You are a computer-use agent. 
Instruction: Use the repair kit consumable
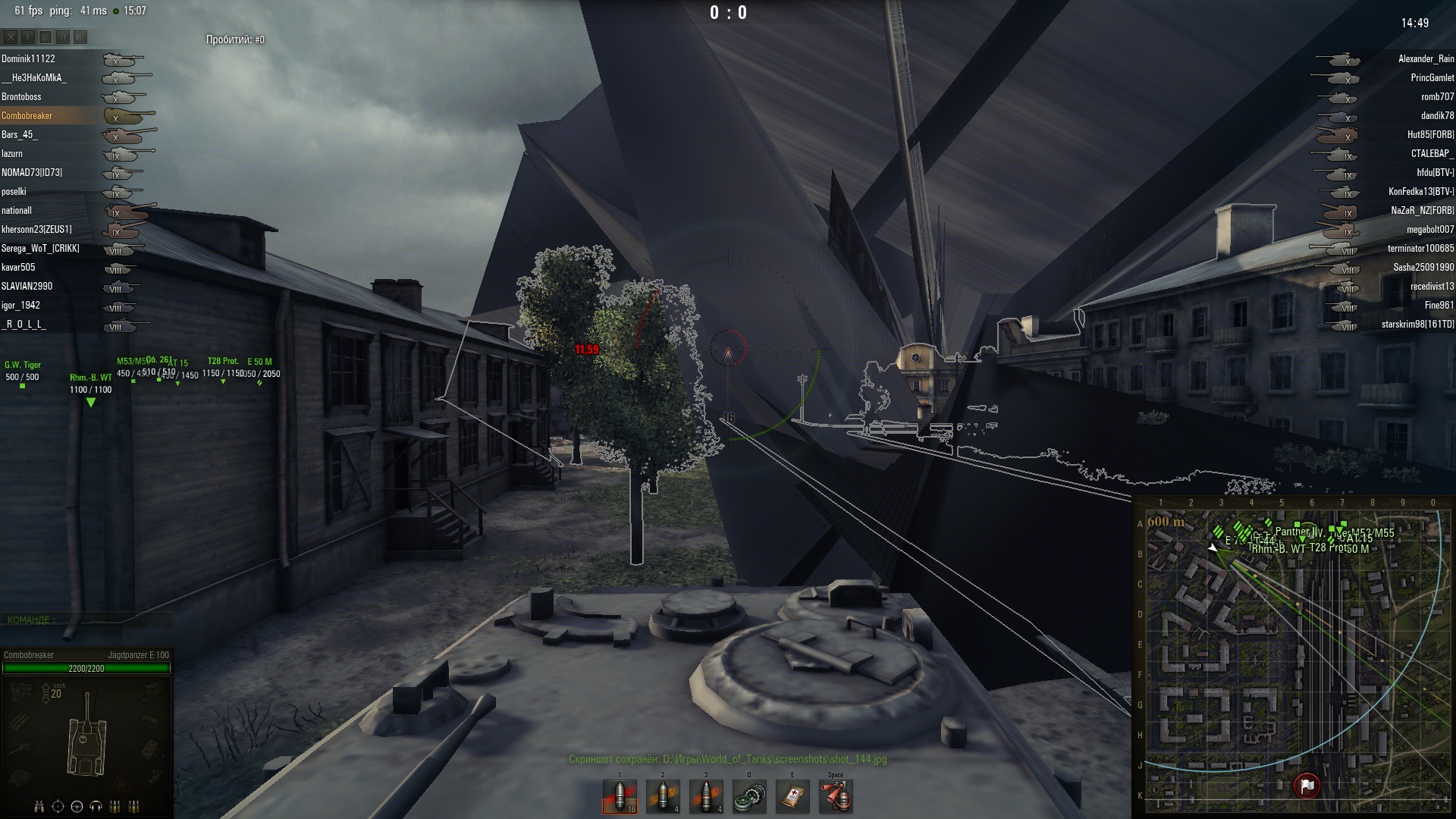(749, 797)
